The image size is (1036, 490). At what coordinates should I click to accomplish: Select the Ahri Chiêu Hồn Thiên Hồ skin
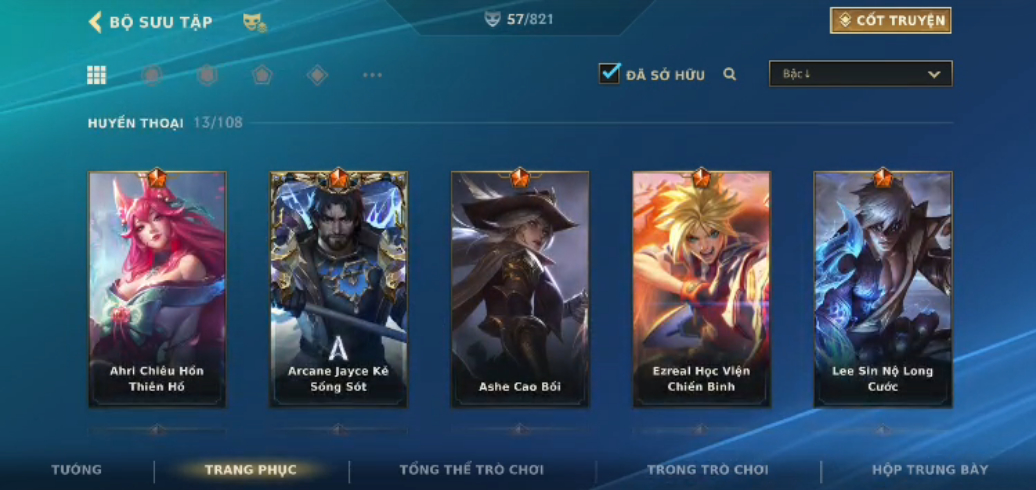point(157,289)
